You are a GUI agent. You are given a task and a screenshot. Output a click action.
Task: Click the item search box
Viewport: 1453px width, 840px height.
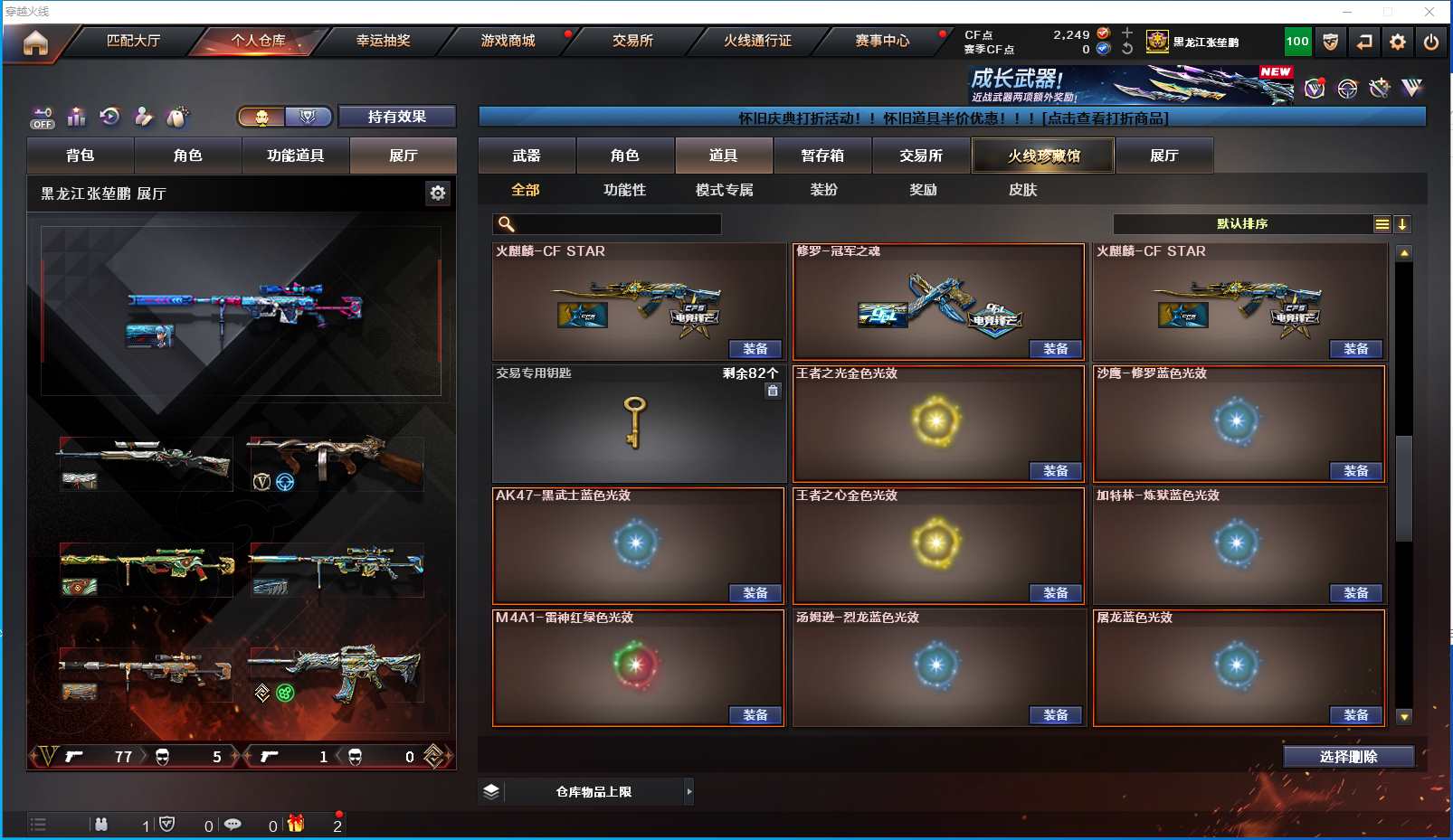(x=615, y=224)
